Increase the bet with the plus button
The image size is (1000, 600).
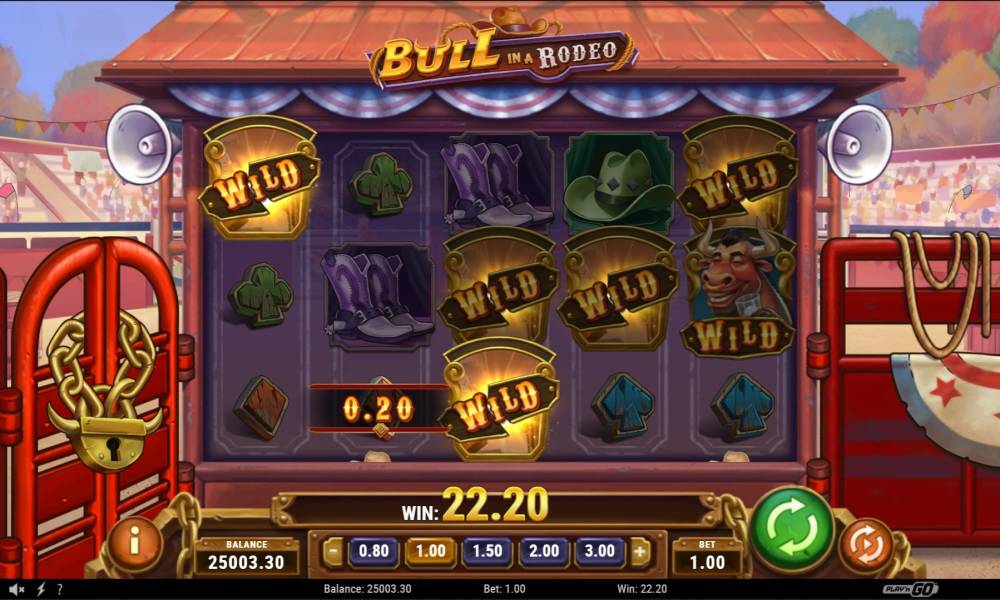[x=640, y=552]
